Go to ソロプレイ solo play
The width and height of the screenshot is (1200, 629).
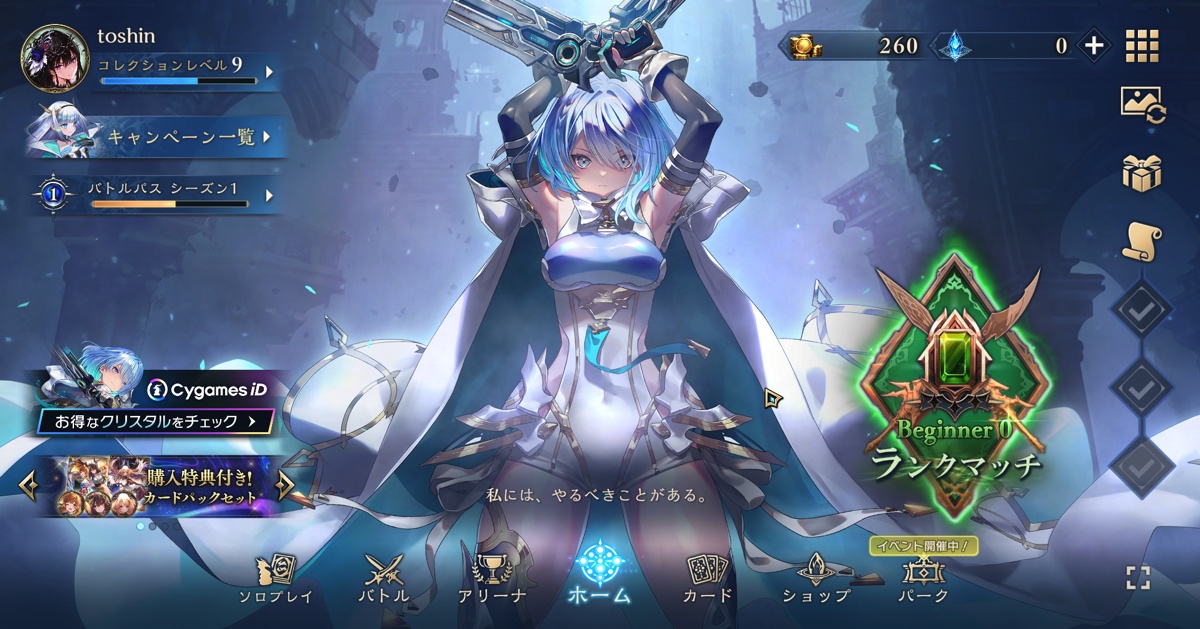coord(275,580)
